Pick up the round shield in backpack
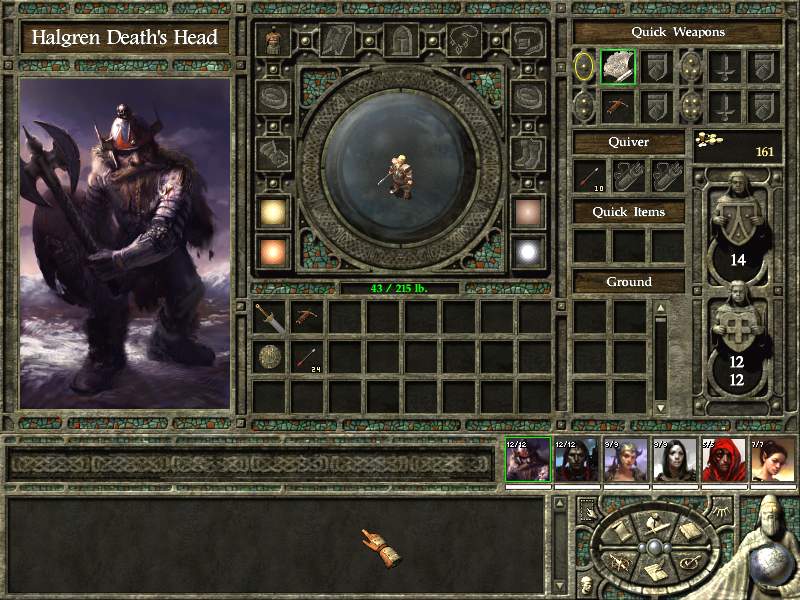This screenshot has width=800, height=600. click(271, 356)
